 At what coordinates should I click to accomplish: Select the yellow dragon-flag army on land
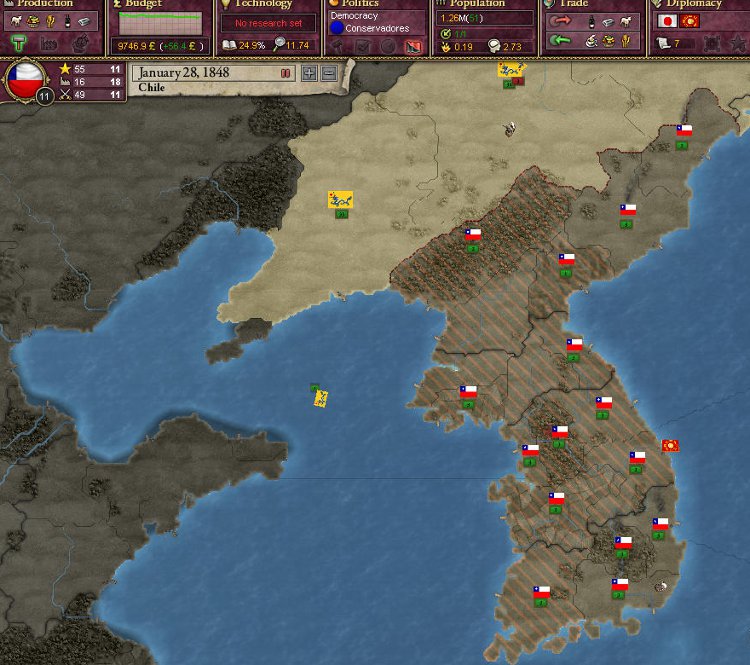[x=340, y=200]
